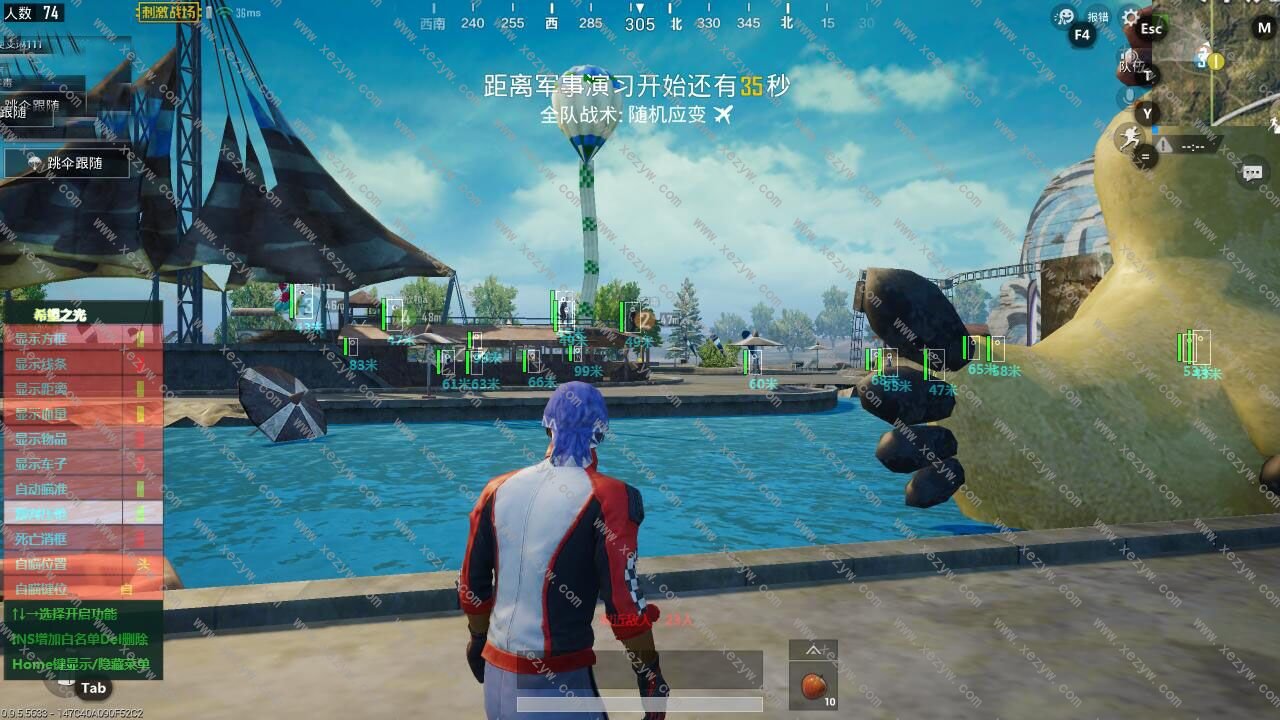Click the 报错 report button
Image resolution: width=1280 pixels, height=720 pixels.
[x=1098, y=17]
